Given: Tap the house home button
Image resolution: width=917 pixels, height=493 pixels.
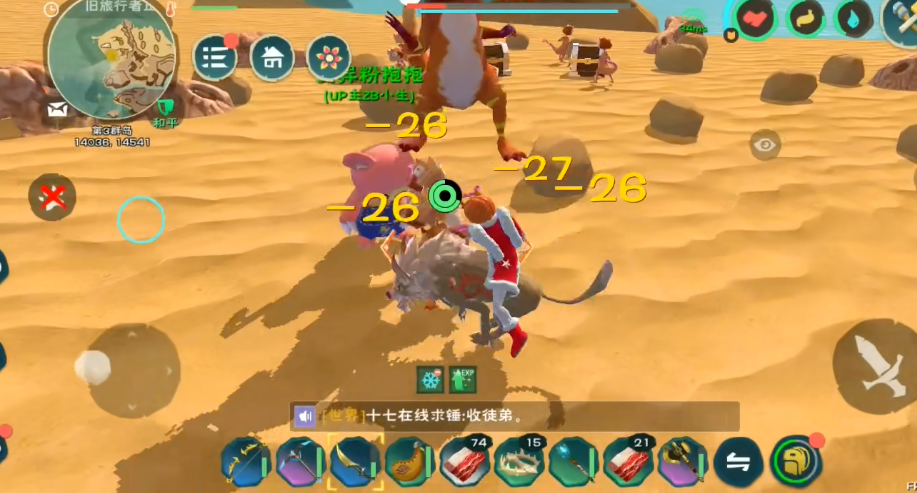Looking at the screenshot, I should 272,58.
